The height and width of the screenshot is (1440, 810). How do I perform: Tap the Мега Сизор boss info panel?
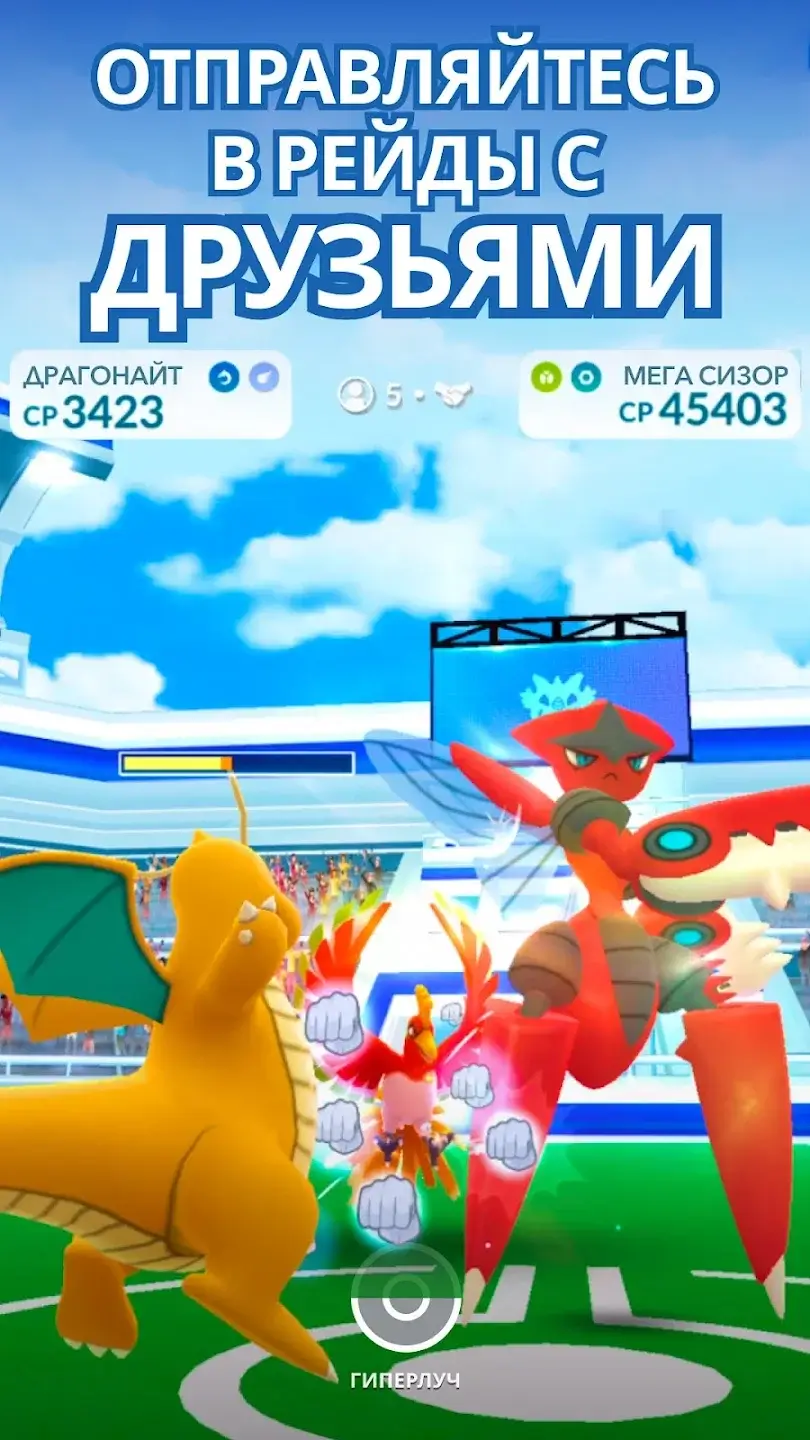point(660,395)
